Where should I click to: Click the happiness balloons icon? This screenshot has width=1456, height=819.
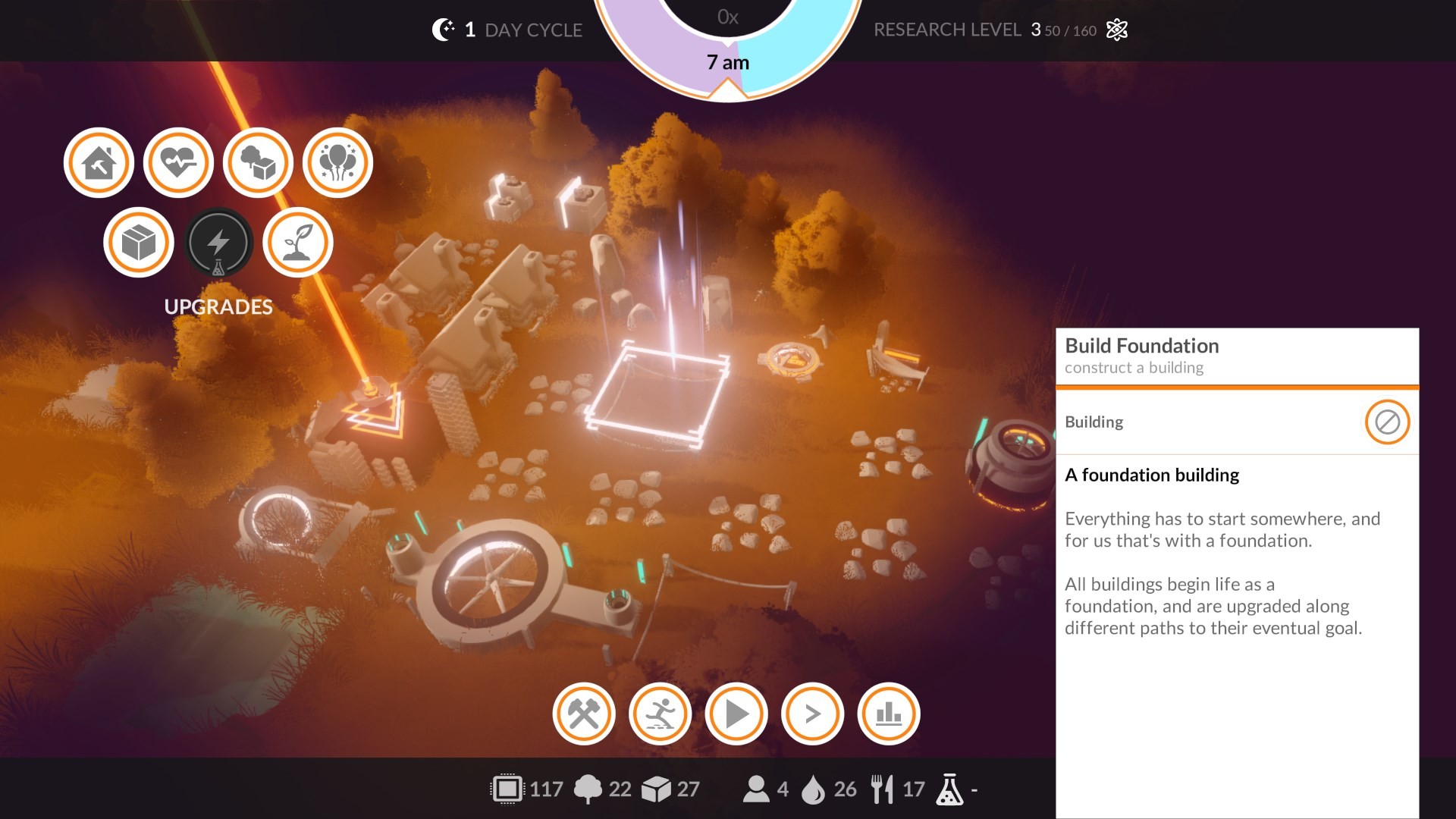coord(337,162)
